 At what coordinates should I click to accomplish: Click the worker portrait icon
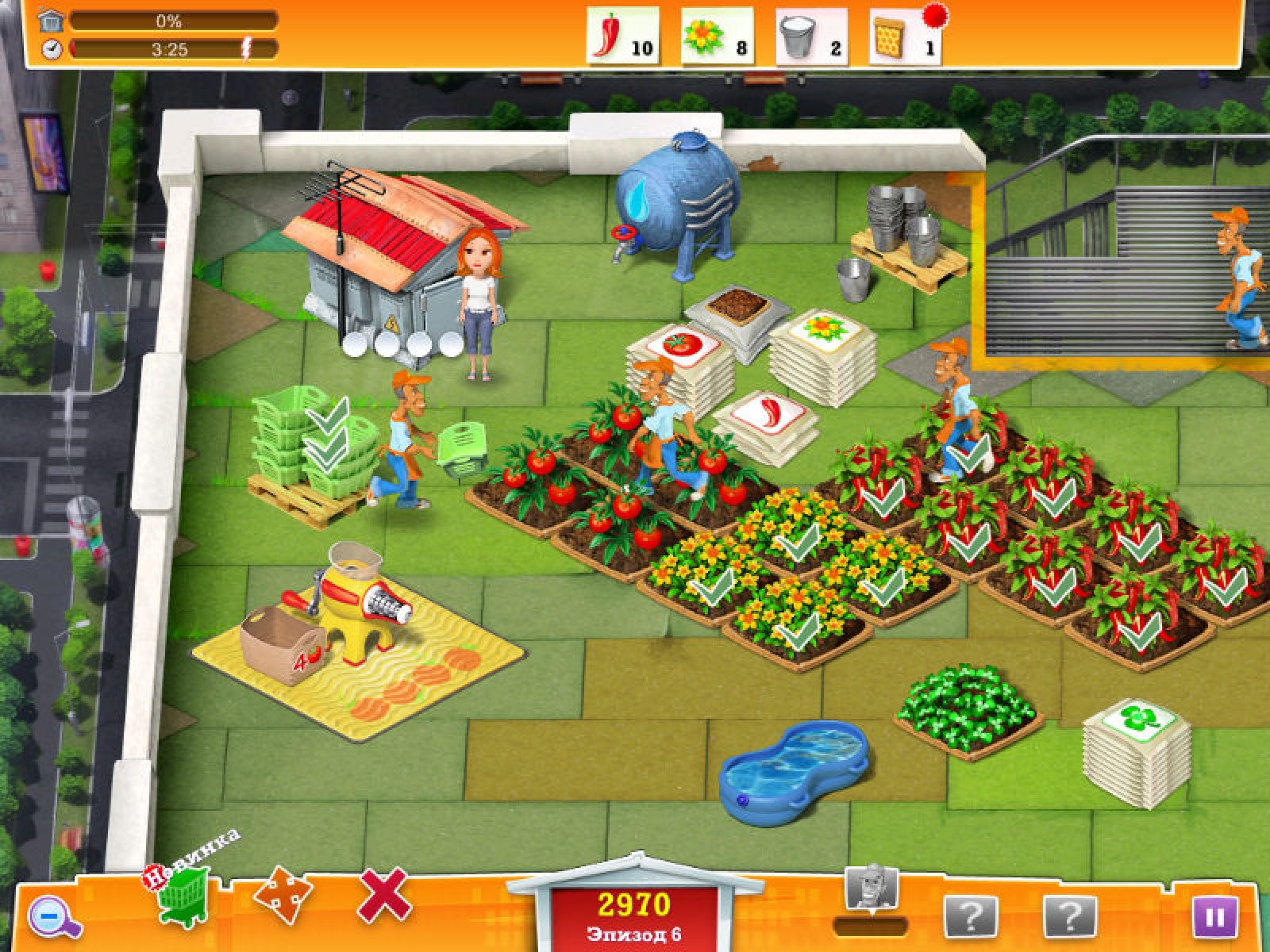click(x=872, y=888)
